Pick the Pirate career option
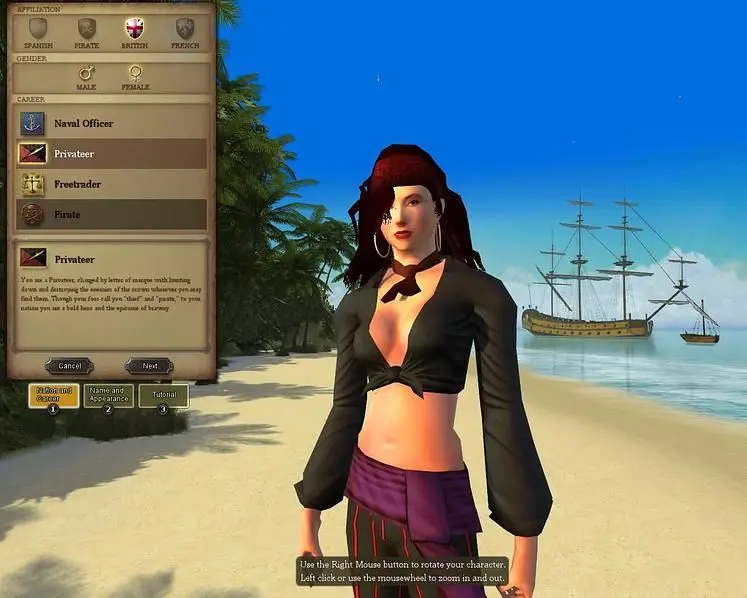747x598 pixels. coord(112,214)
